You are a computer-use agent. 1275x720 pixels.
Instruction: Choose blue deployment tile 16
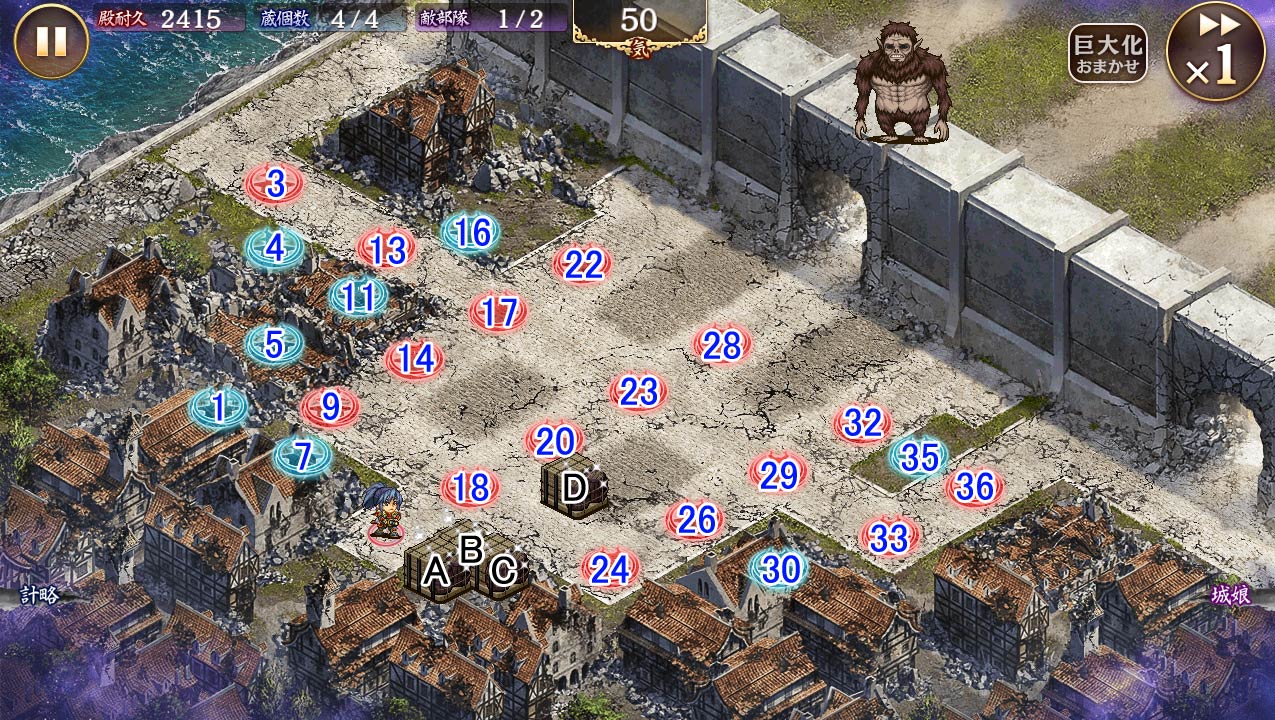tap(471, 233)
